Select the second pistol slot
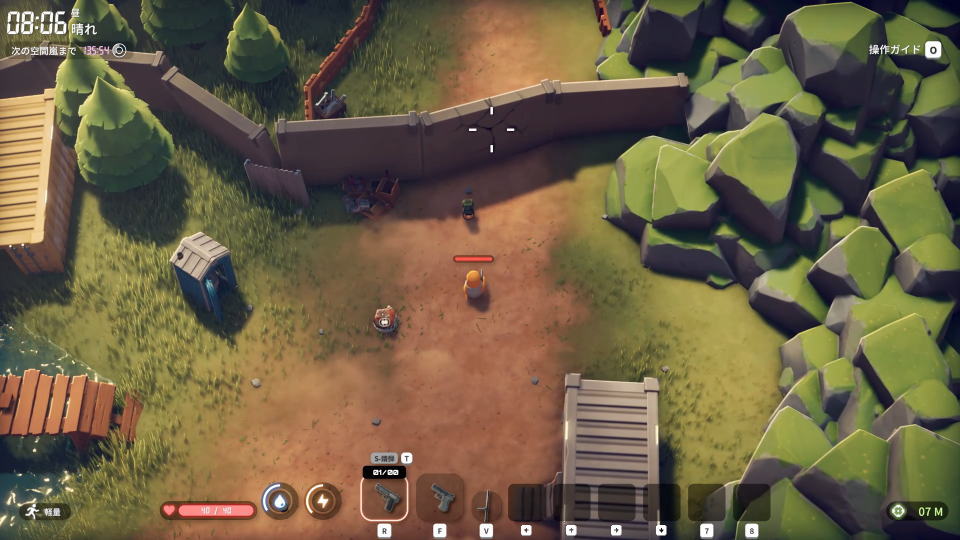This screenshot has width=960, height=540. pyautogui.click(x=440, y=497)
